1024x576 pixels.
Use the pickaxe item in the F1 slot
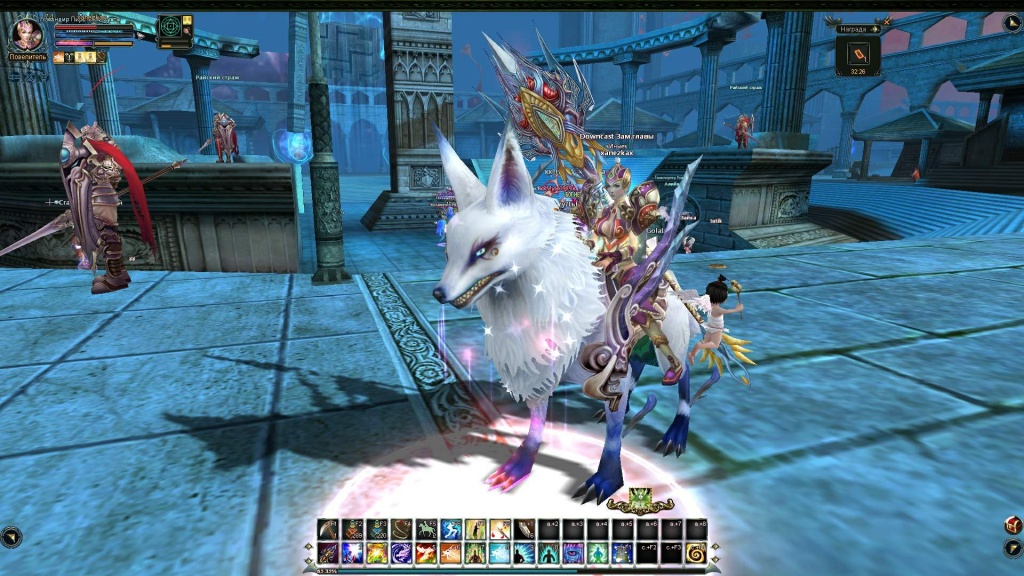328,530
